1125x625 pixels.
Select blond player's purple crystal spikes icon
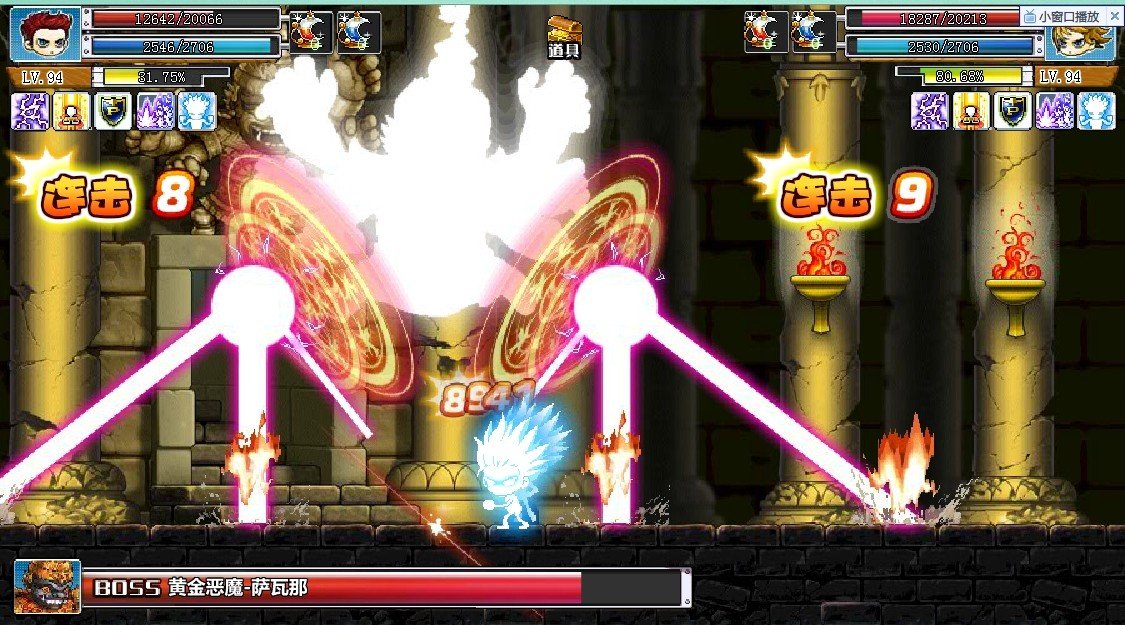click(1055, 110)
